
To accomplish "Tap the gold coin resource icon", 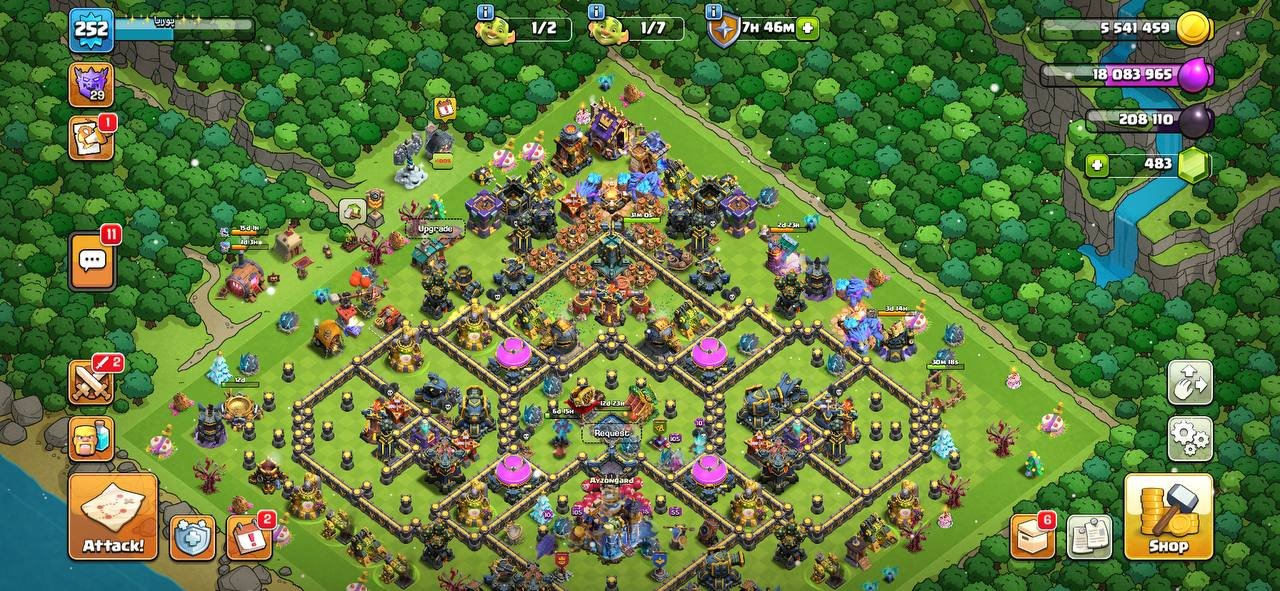I will coord(1193,29).
